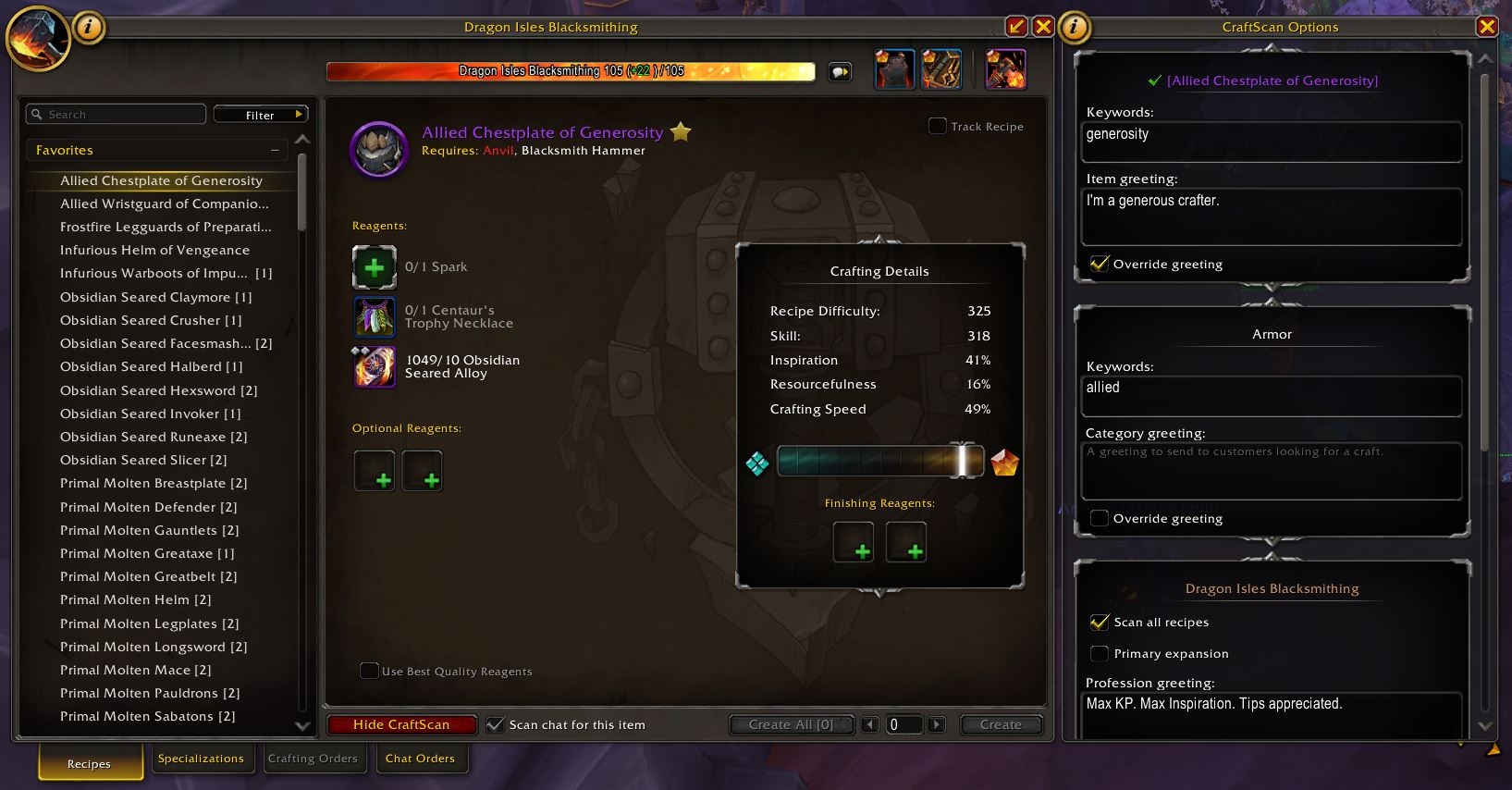Click the blue-bordered chestpiece gear icon
The height and width of the screenshot is (790, 1512).
tap(893, 68)
